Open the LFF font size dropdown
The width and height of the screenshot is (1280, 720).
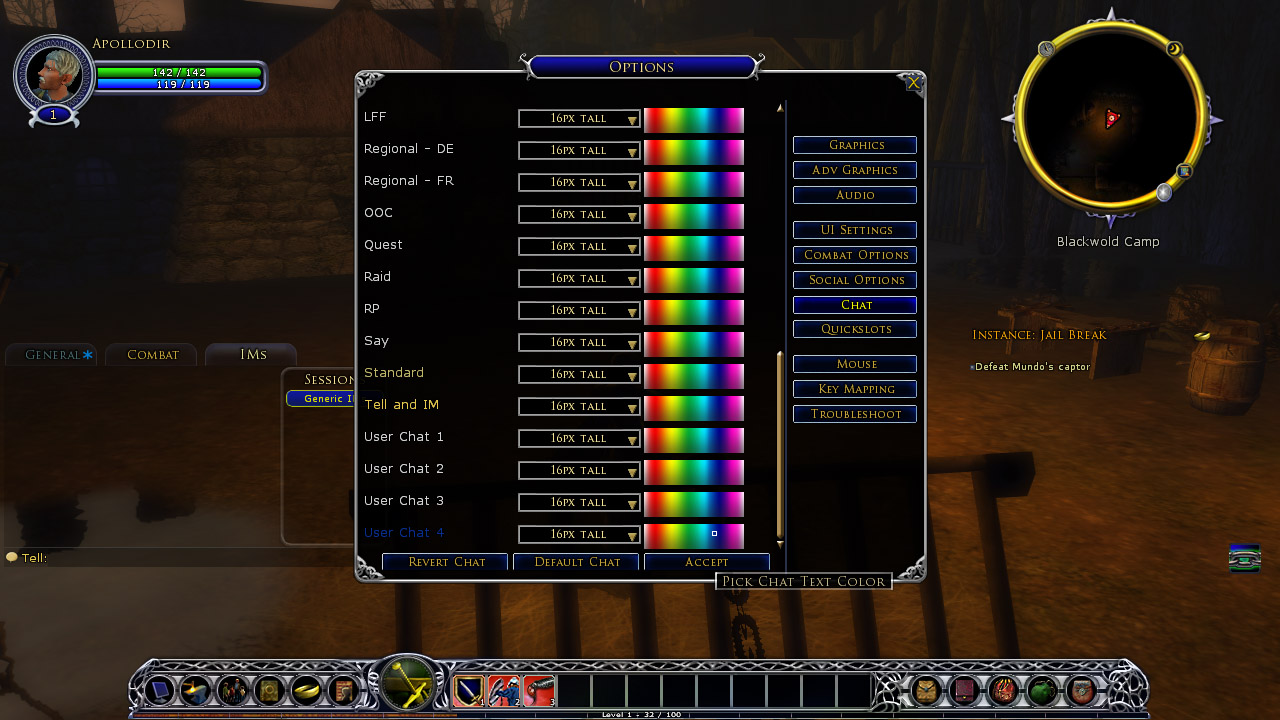coord(579,119)
